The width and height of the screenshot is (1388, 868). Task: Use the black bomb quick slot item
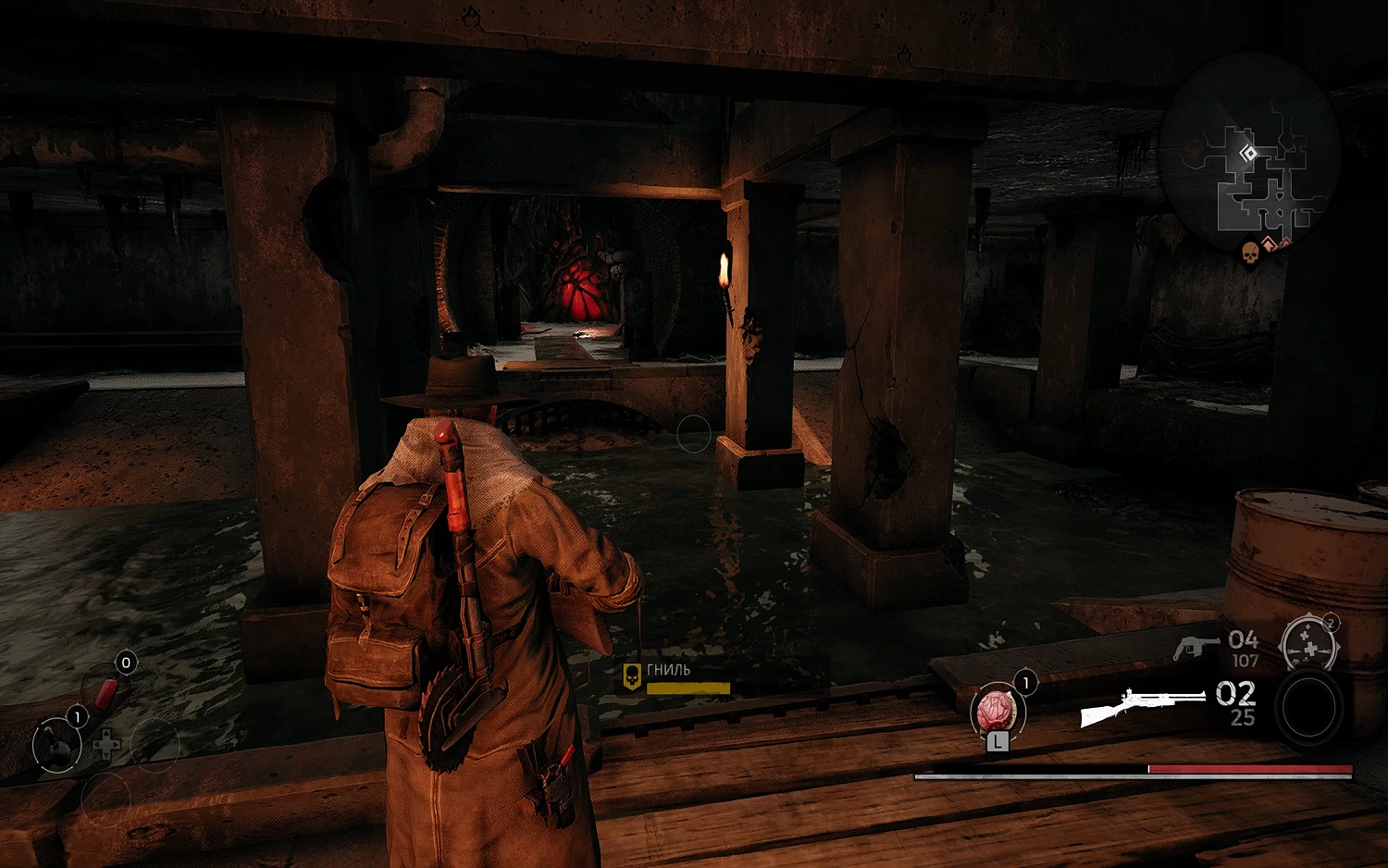56,745
